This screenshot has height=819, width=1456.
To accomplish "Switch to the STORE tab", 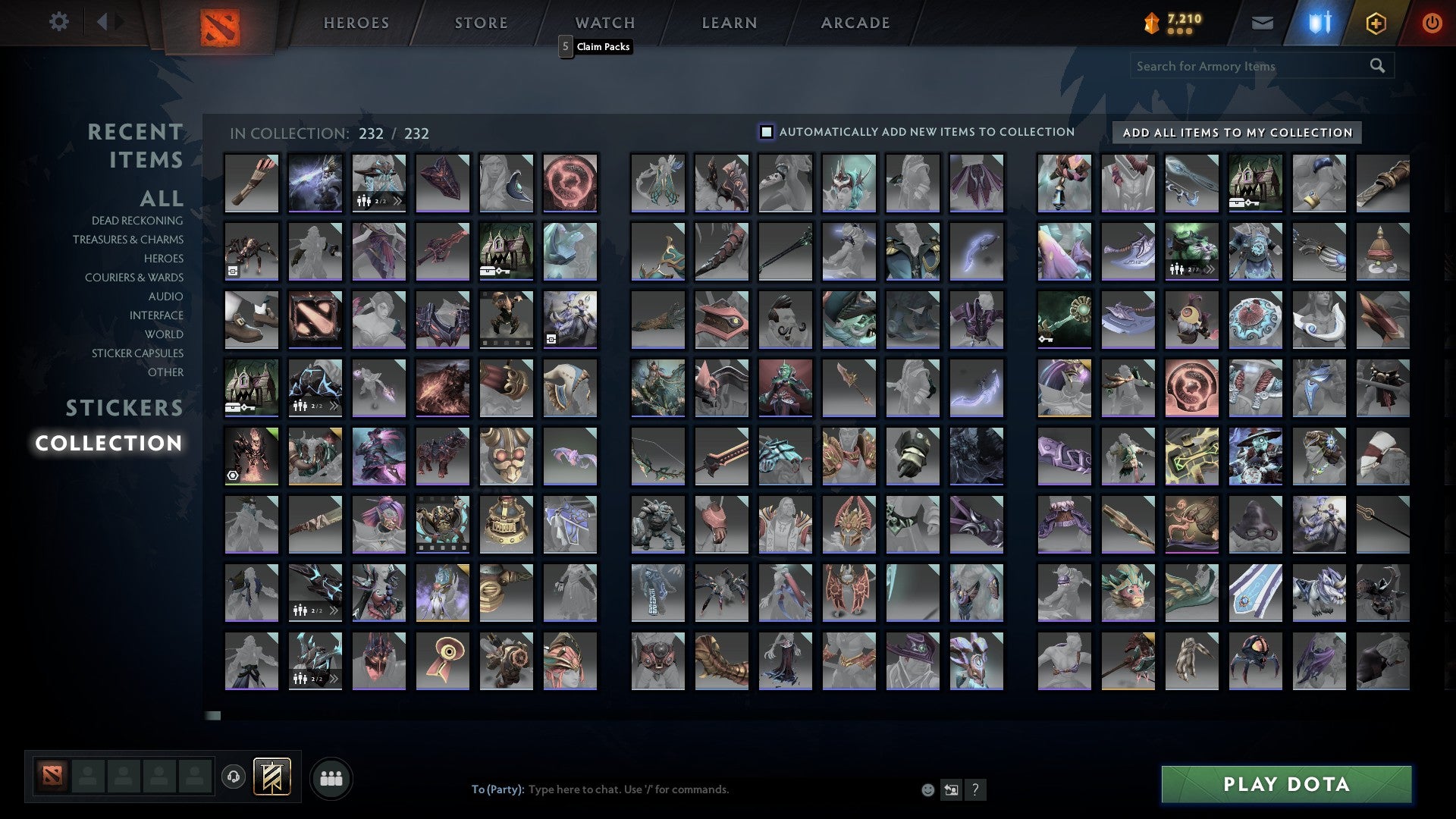I will tap(480, 22).
